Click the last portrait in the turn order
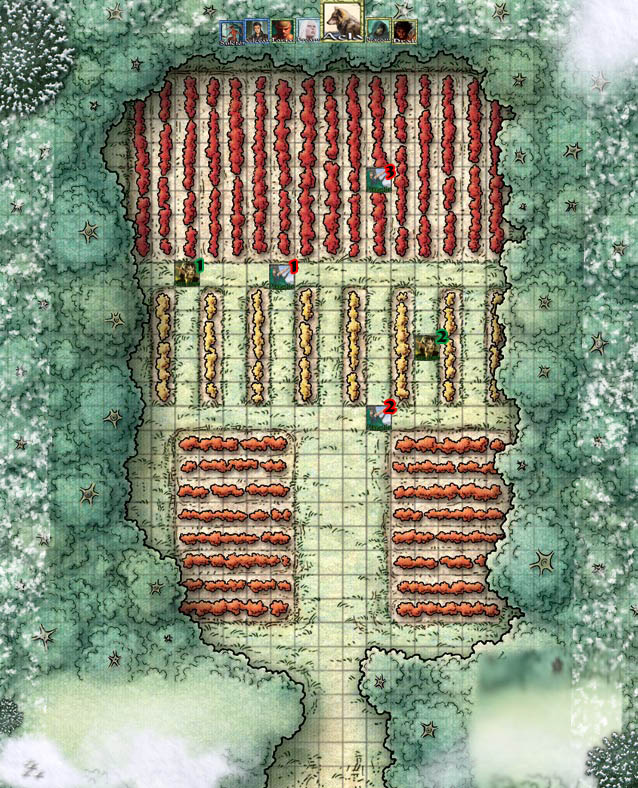Screen dimensions: 638x788 coord(404,32)
